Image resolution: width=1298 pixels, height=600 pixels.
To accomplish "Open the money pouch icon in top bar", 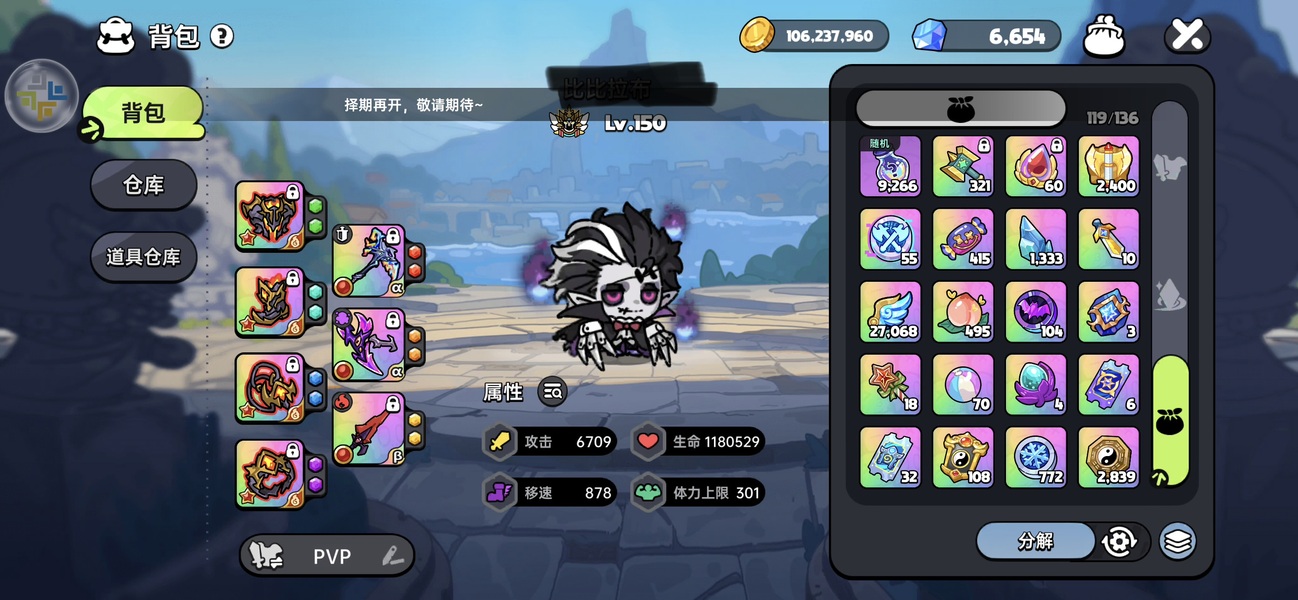I will tap(1105, 37).
